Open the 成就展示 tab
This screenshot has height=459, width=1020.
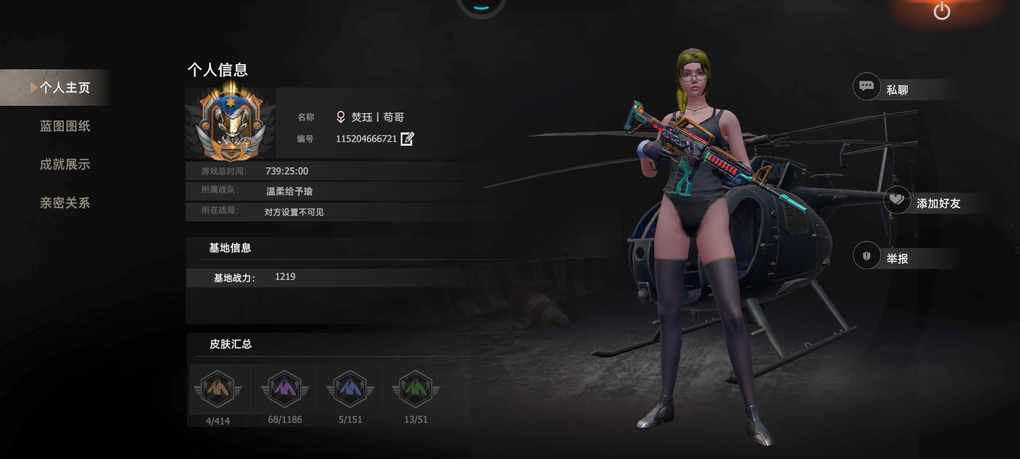65,164
